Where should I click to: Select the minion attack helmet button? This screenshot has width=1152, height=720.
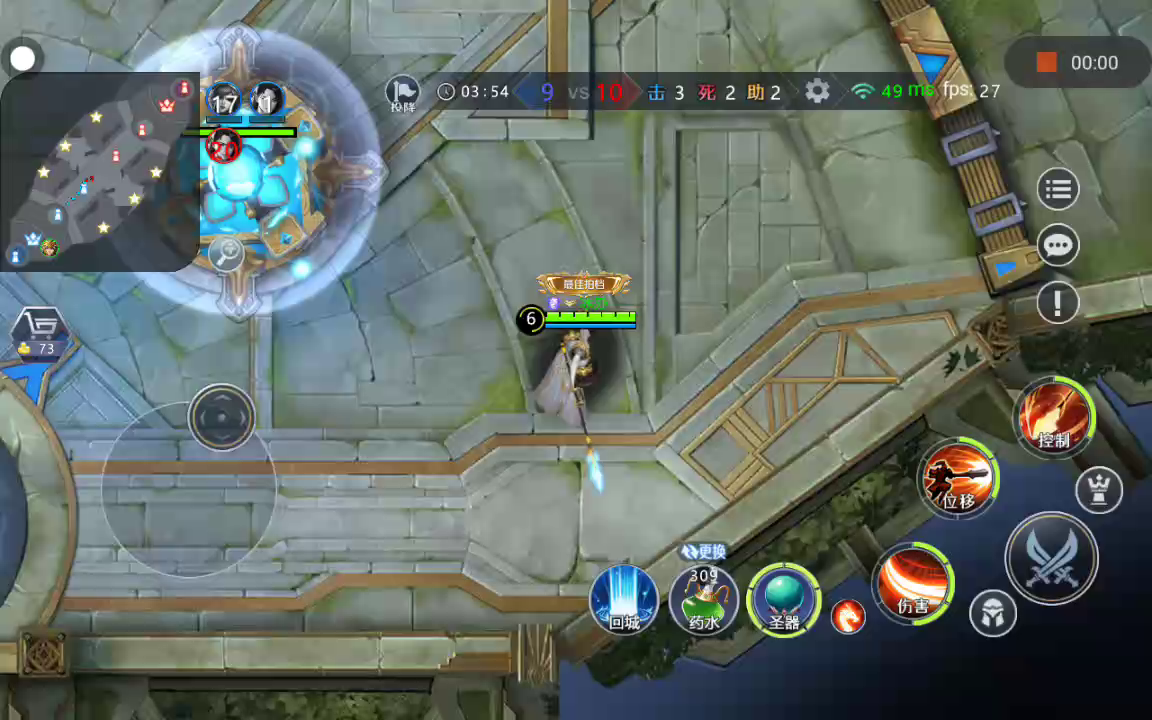(992, 613)
